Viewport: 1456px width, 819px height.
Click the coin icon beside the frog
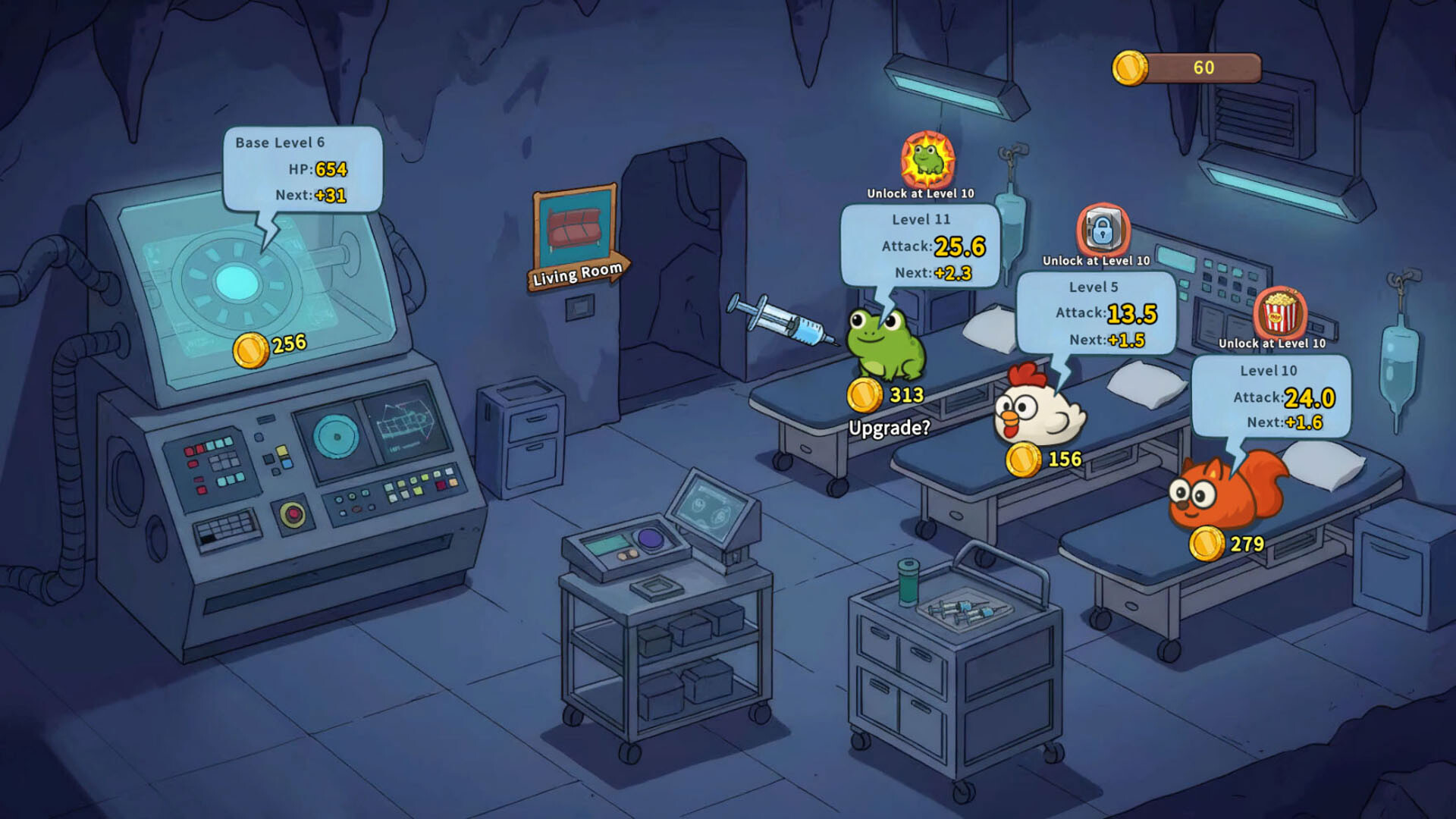[864, 394]
